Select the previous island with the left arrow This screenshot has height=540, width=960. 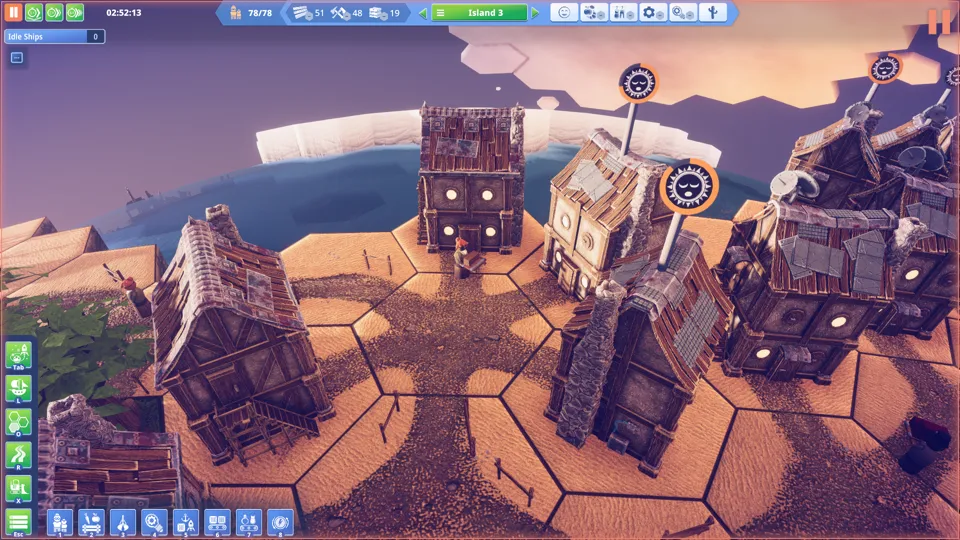[x=422, y=13]
